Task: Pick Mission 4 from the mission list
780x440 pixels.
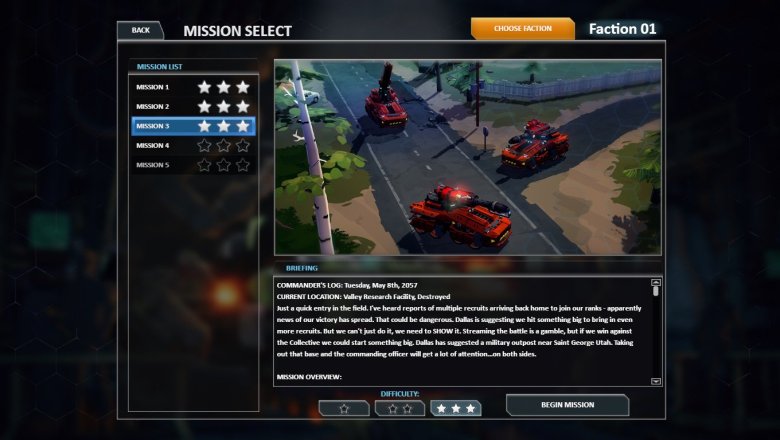Action: coord(193,146)
